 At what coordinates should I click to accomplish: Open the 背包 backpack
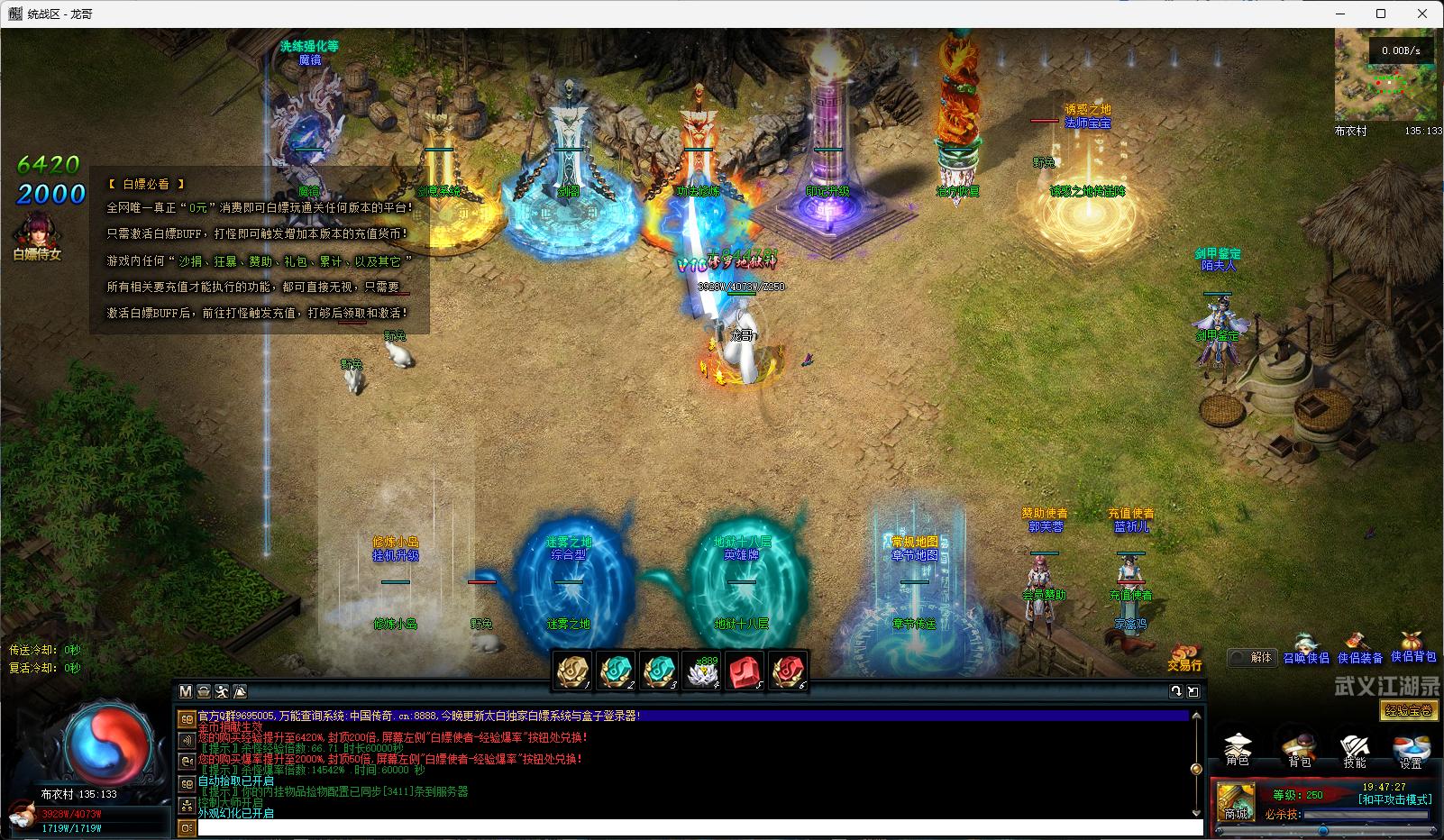(1298, 748)
